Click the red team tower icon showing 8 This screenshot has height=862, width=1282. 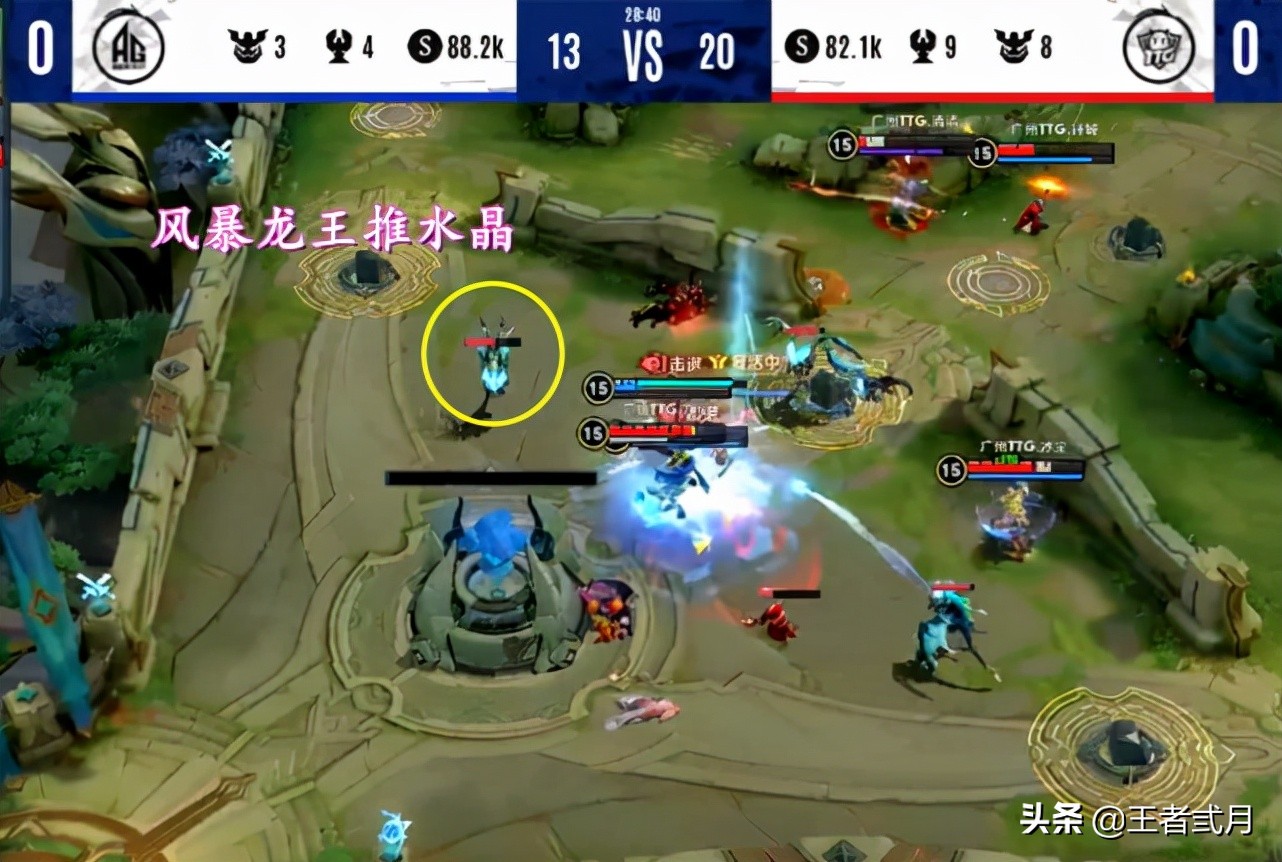pyautogui.click(x=1012, y=45)
